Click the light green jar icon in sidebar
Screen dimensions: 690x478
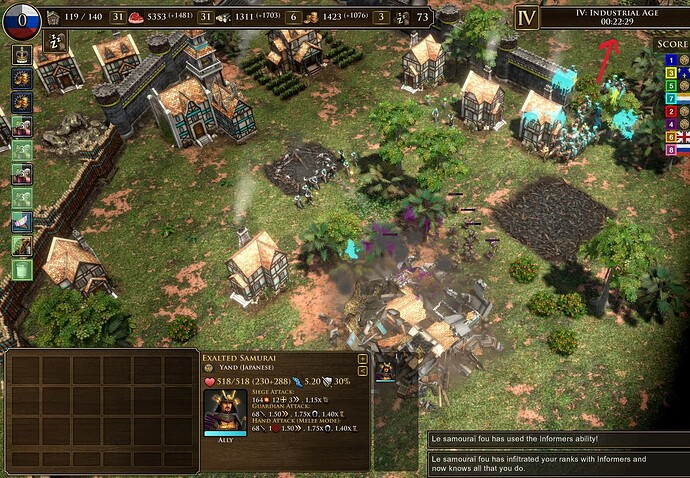pyautogui.click(x=22, y=269)
